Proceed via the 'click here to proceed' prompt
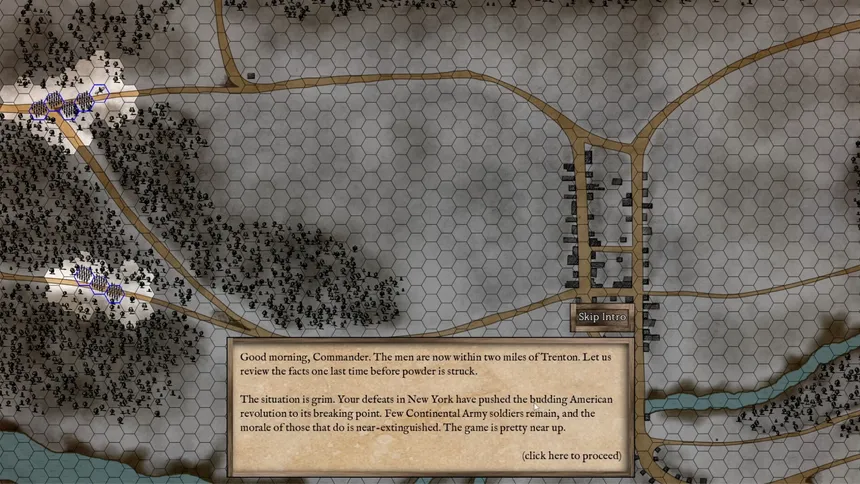 [x=570, y=456]
